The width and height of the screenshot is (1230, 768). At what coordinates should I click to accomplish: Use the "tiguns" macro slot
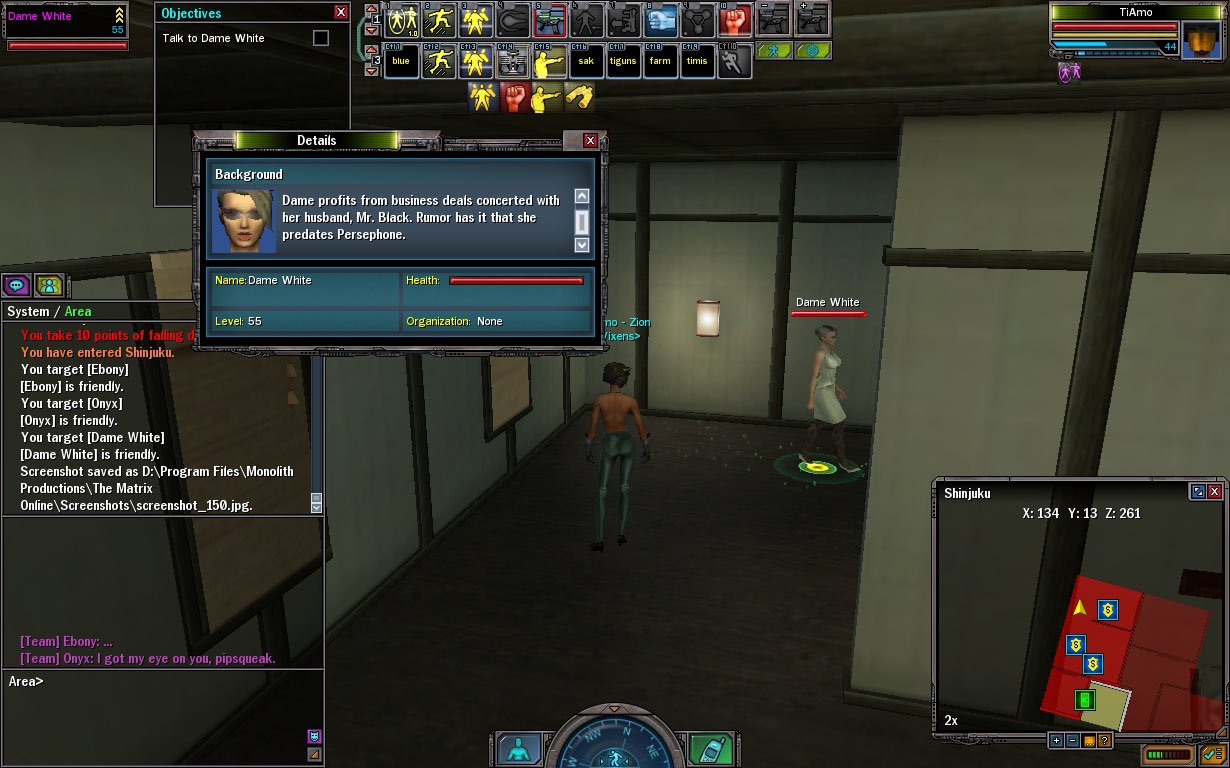(623, 61)
